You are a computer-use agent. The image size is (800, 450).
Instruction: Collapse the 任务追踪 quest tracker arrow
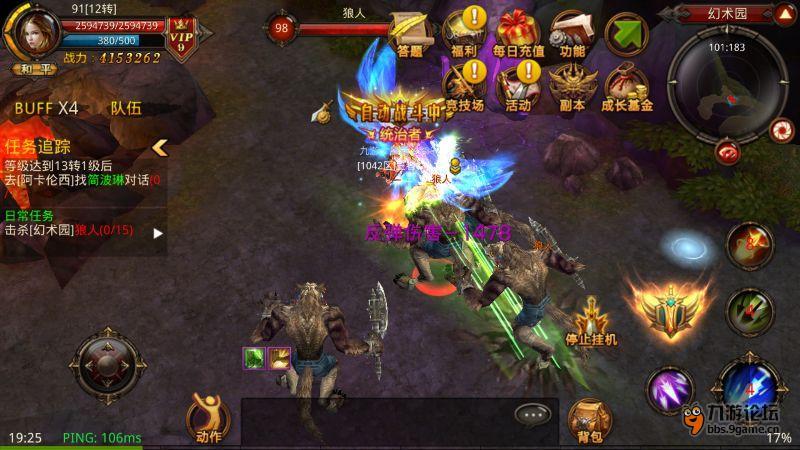pos(158,147)
